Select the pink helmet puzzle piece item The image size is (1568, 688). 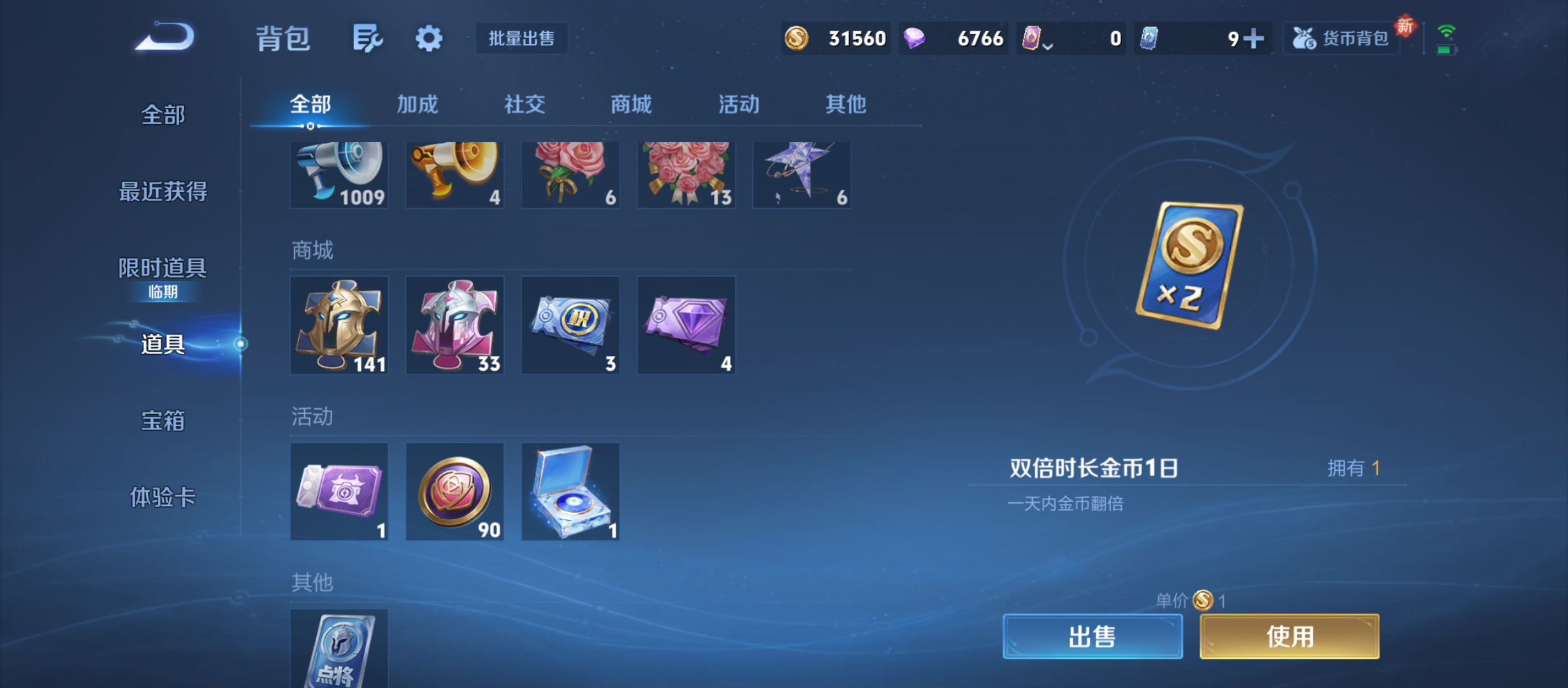click(454, 325)
